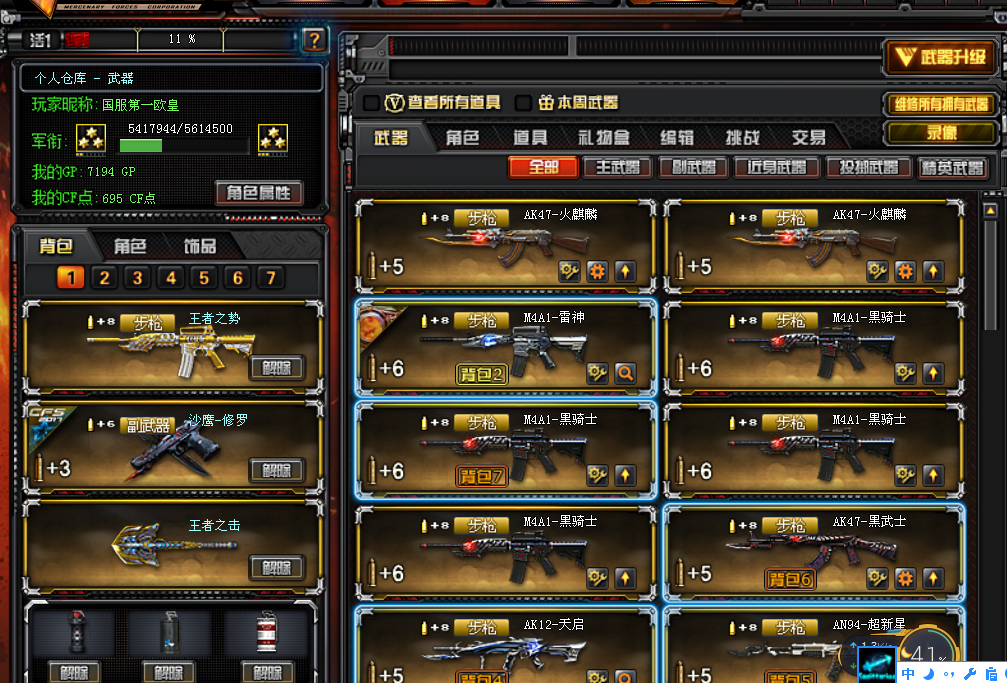The width and height of the screenshot is (1007, 683).
Task: Click the orange question mark help button
Action: pyautogui.click(x=314, y=40)
